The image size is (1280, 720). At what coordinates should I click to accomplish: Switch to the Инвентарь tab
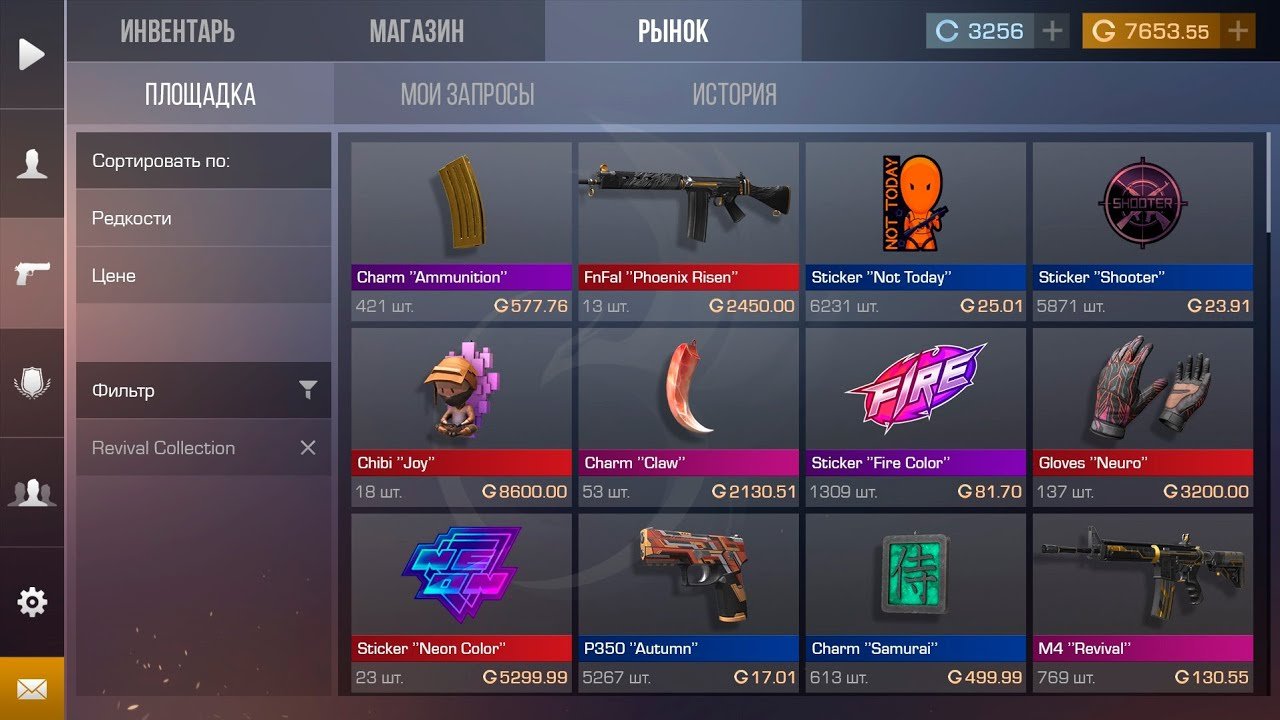click(x=177, y=31)
